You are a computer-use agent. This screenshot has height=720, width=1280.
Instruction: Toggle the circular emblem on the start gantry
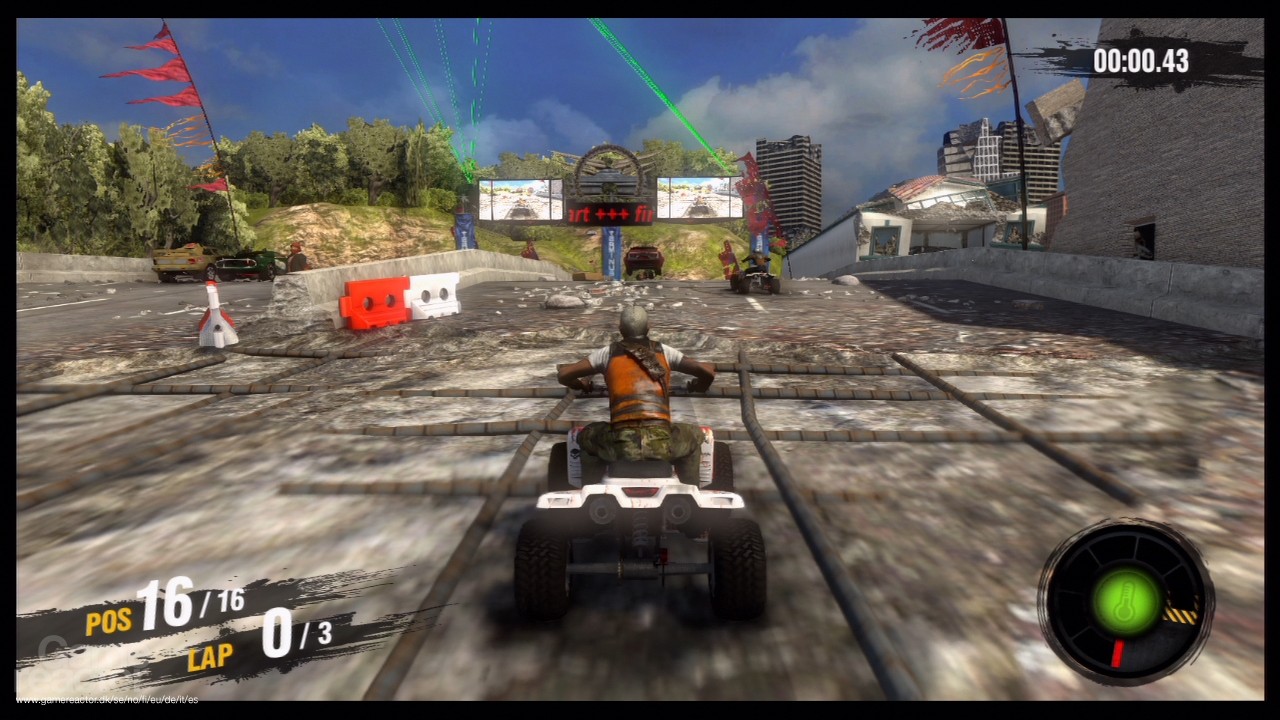pos(609,172)
